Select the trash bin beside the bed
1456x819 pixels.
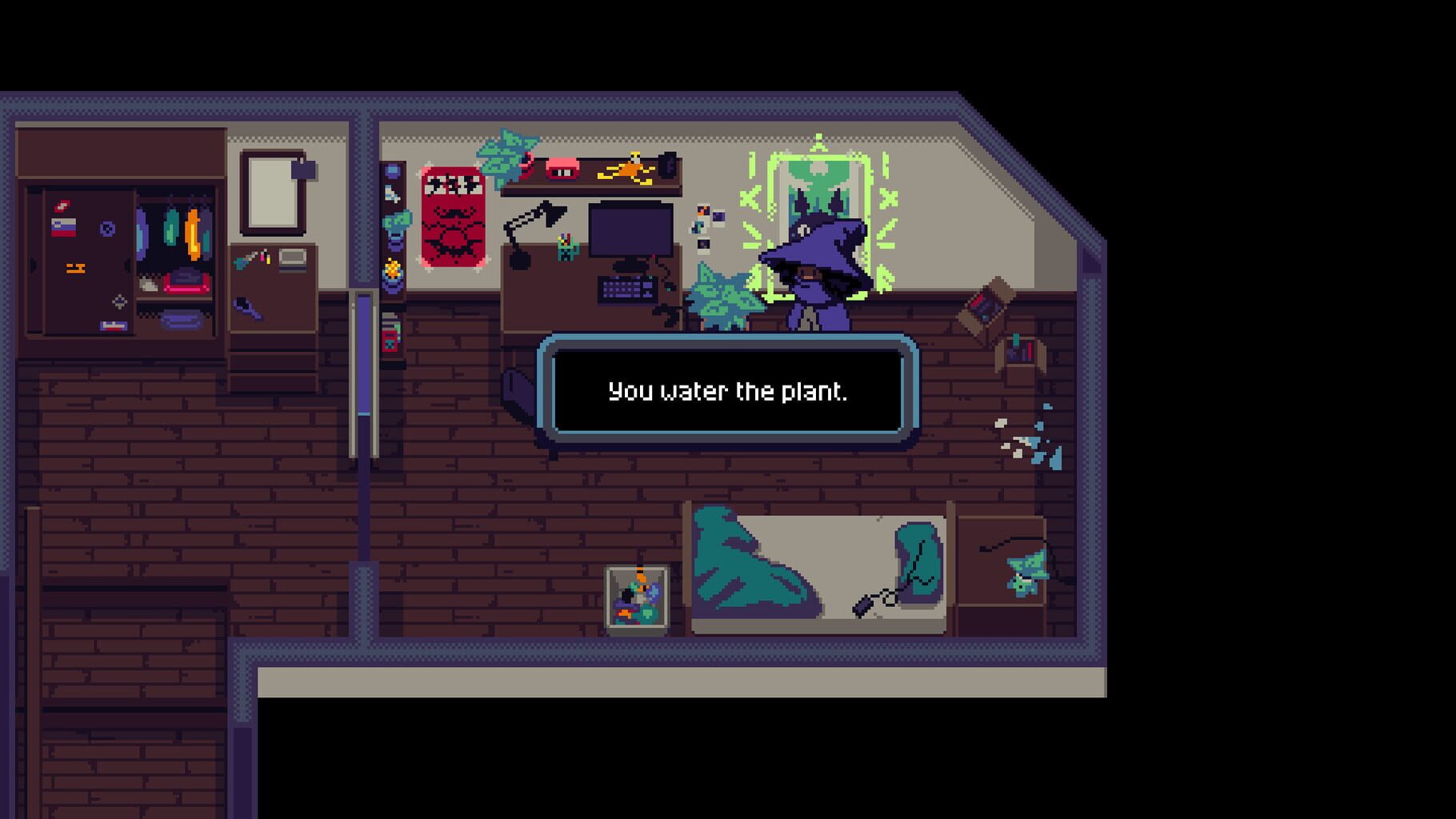tap(636, 596)
